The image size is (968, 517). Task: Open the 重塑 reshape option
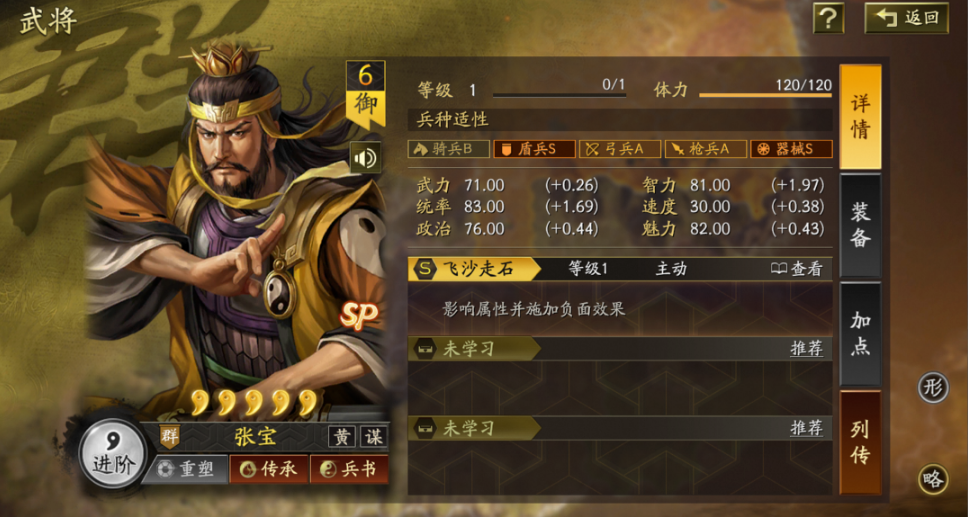tap(187, 468)
